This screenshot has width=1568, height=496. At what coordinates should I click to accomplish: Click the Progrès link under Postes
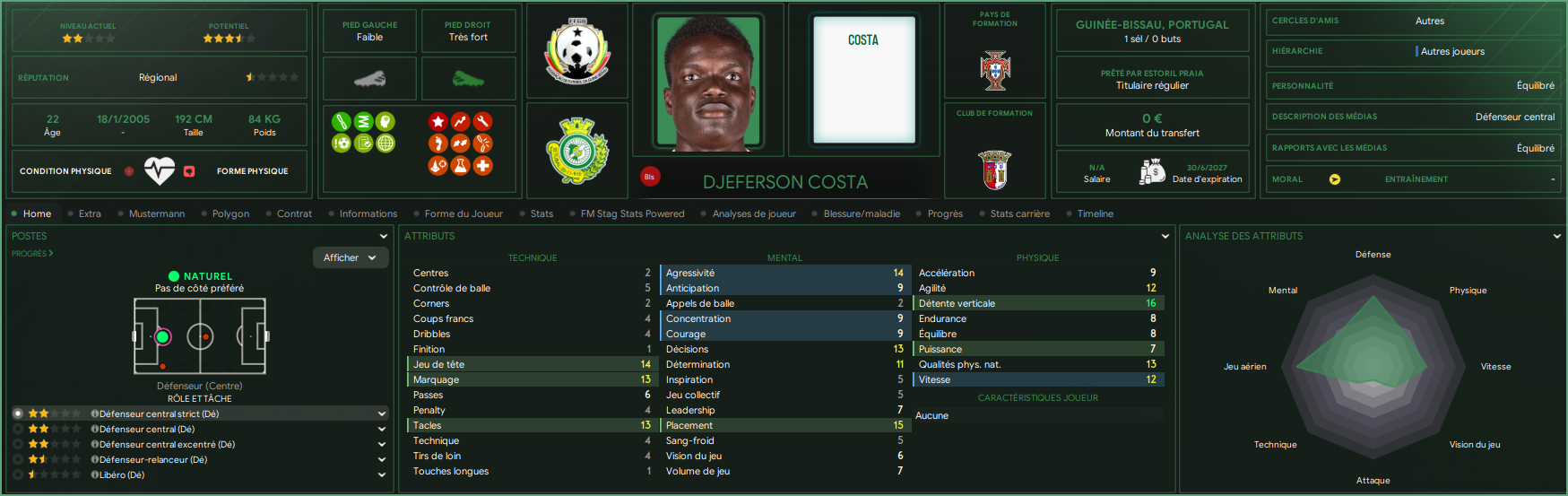(x=31, y=254)
